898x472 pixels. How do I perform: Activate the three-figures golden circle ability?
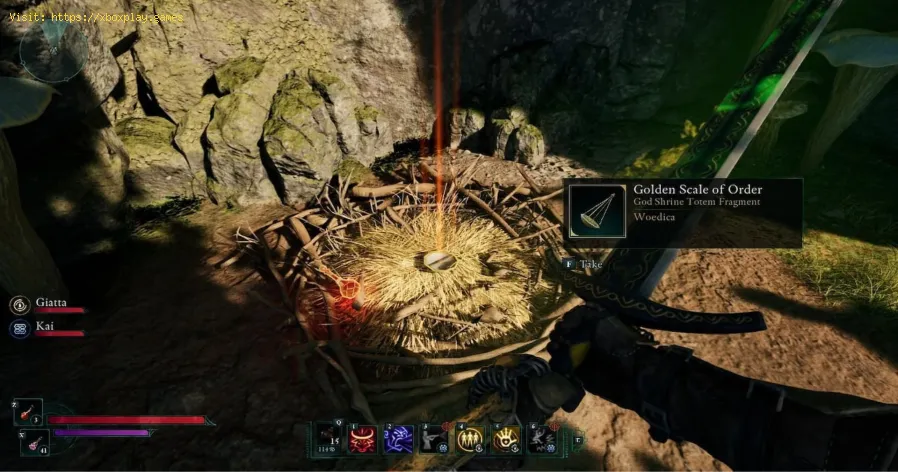point(470,438)
